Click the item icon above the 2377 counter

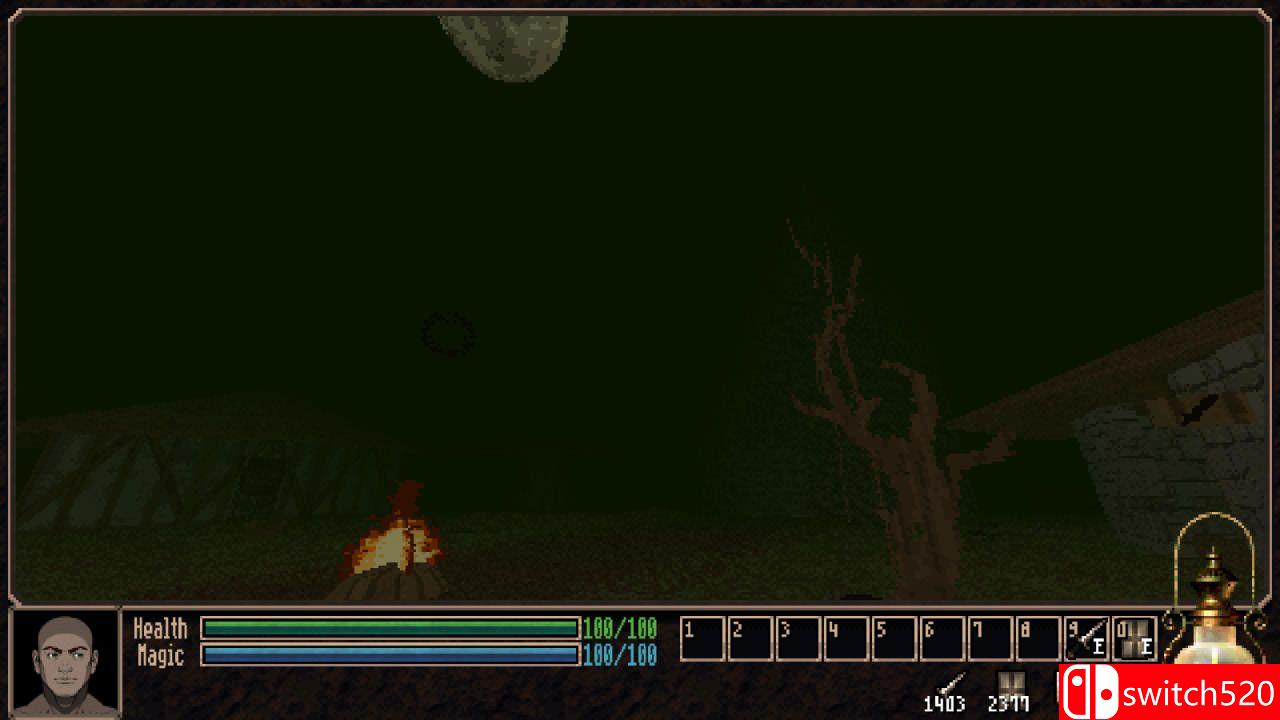tap(1010, 683)
